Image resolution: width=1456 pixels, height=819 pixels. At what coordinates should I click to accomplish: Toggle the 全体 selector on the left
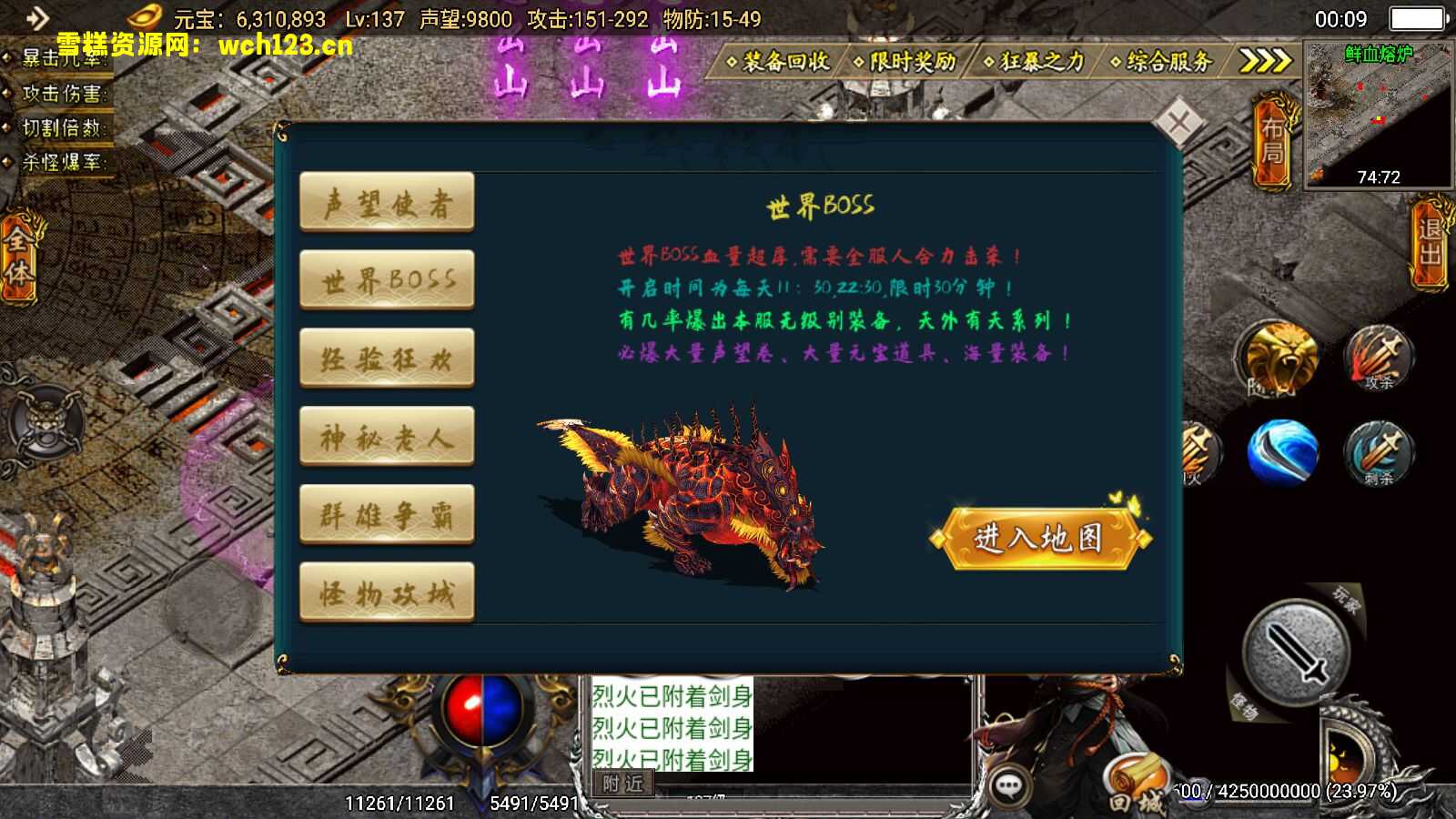19,258
